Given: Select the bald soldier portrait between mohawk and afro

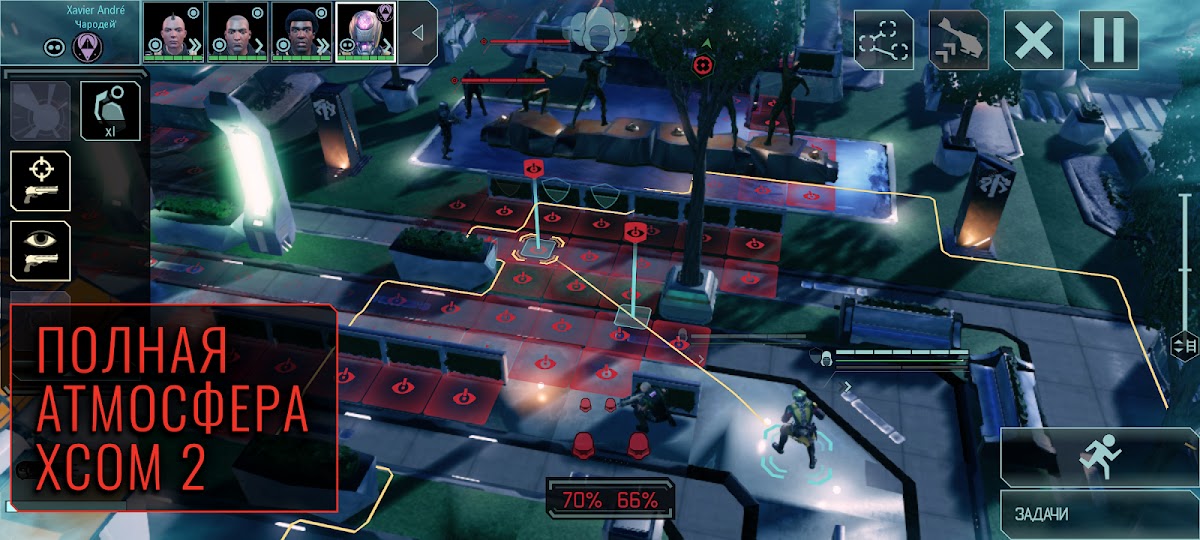Looking at the screenshot, I should (x=237, y=31).
